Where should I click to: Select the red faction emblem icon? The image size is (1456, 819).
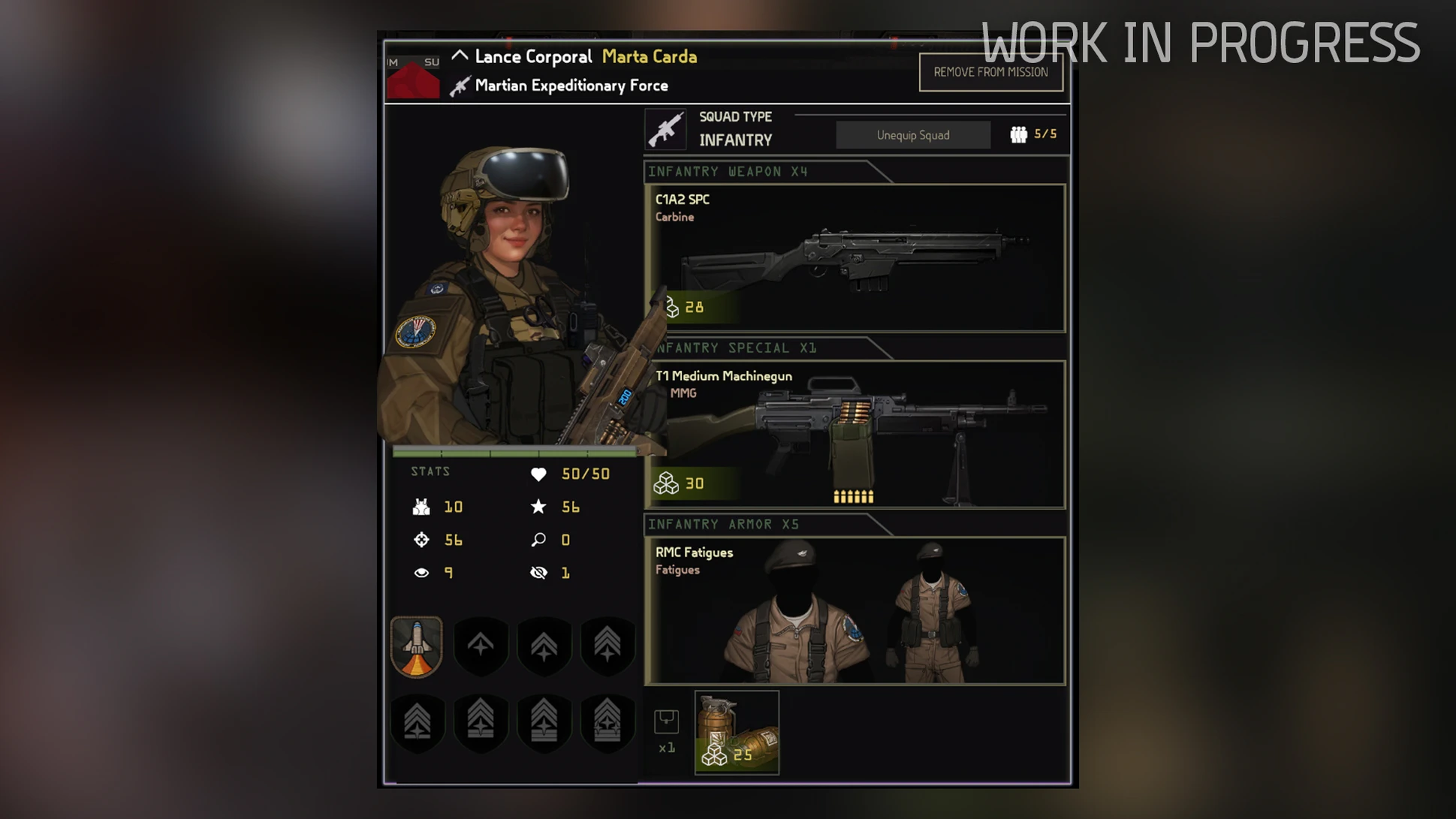click(x=413, y=79)
